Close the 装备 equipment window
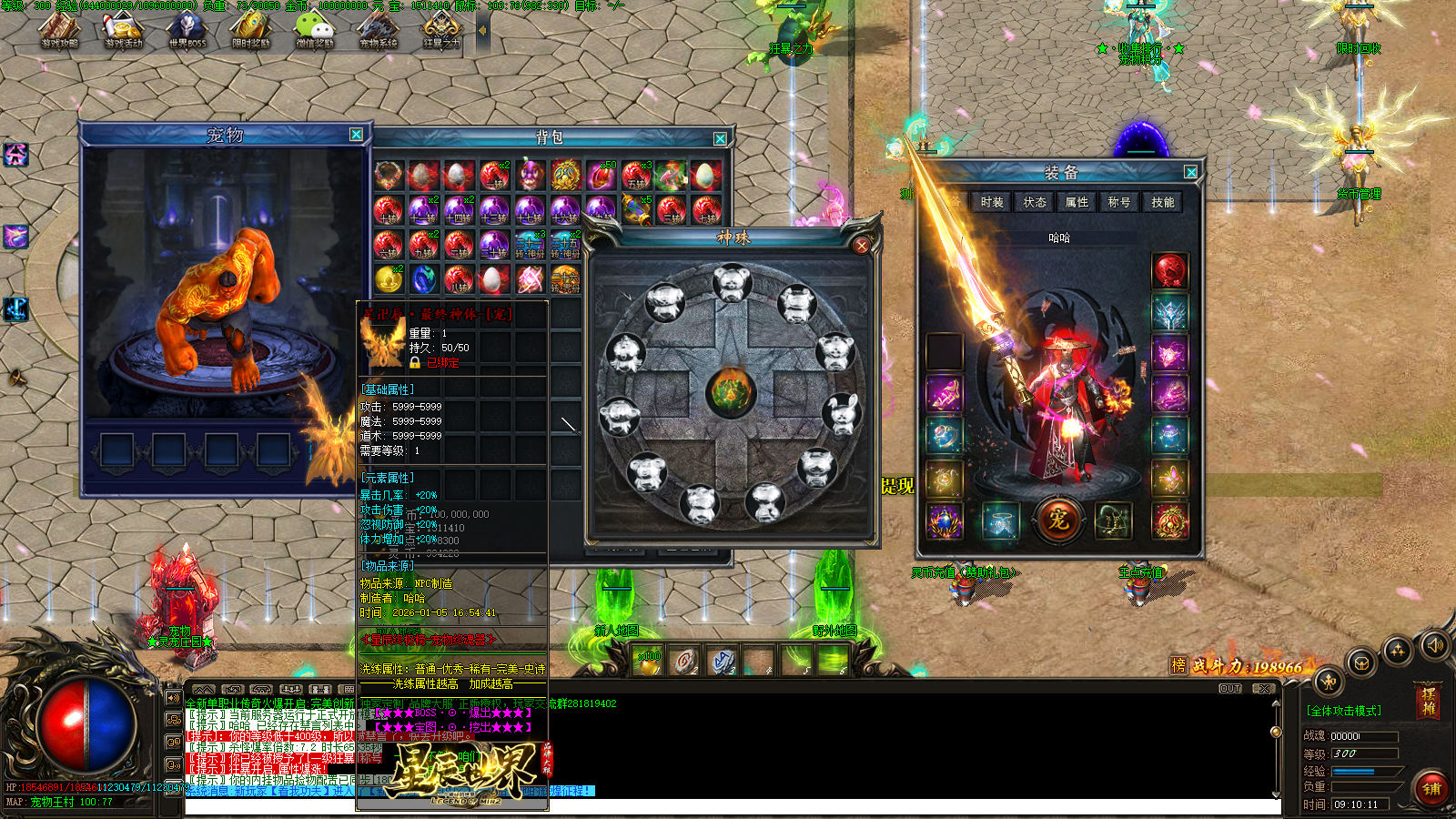Viewport: 1456px width, 819px height. [1190, 172]
